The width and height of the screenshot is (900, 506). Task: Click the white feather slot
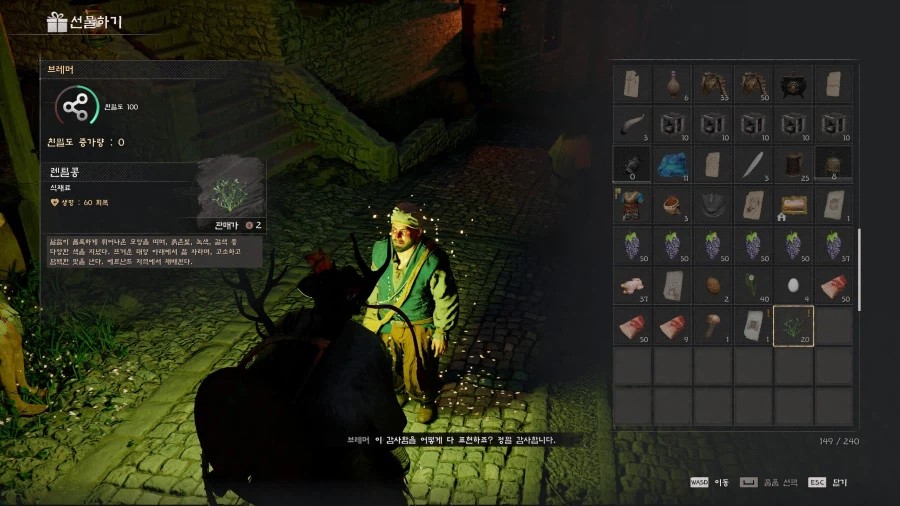tap(752, 164)
